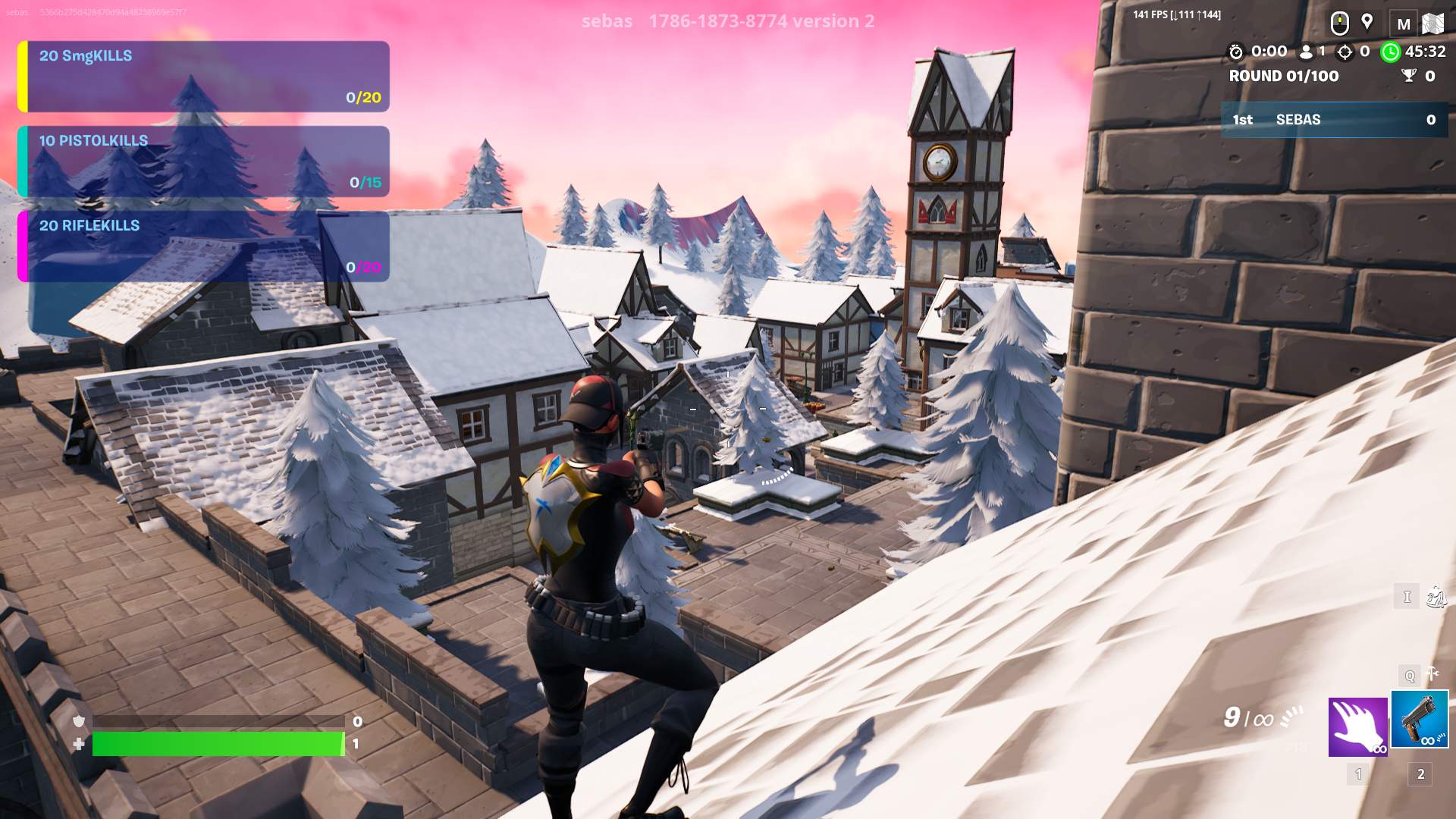Screen dimensions: 1456x819
Task: Click the green round-timer clock icon
Action: click(x=1389, y=53)
